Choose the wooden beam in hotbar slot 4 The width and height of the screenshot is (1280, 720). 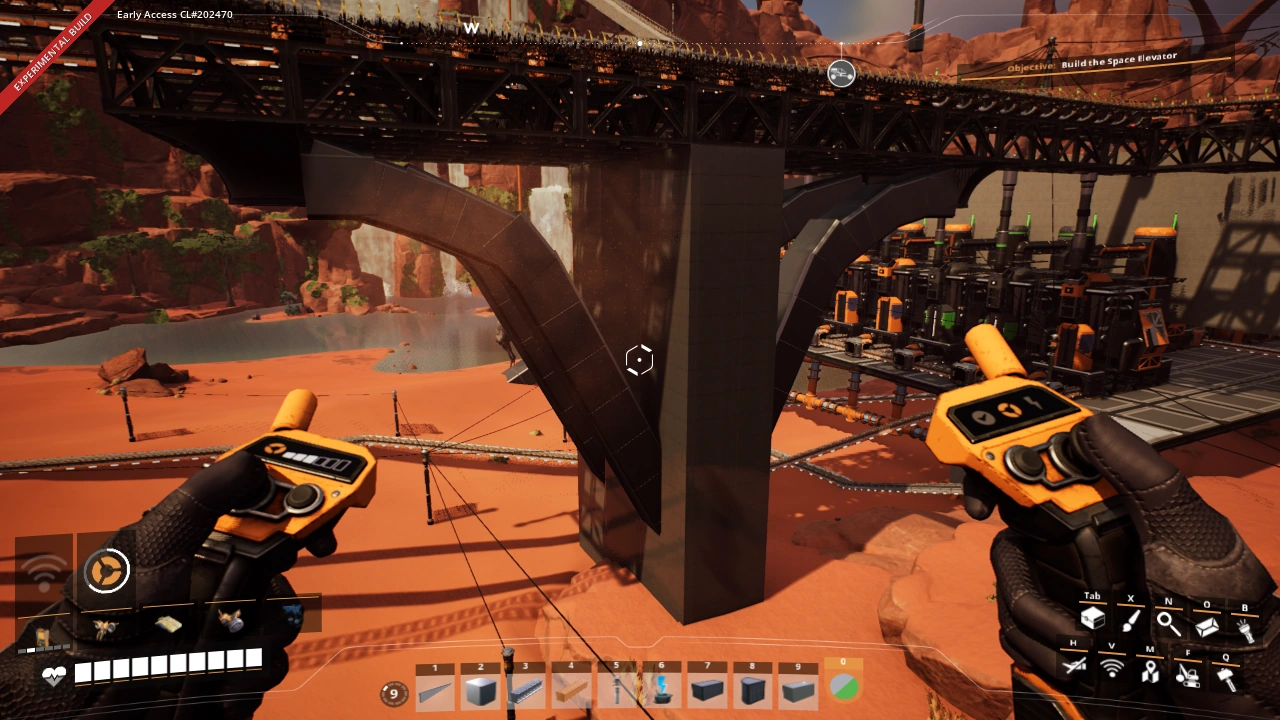[571, 691]
